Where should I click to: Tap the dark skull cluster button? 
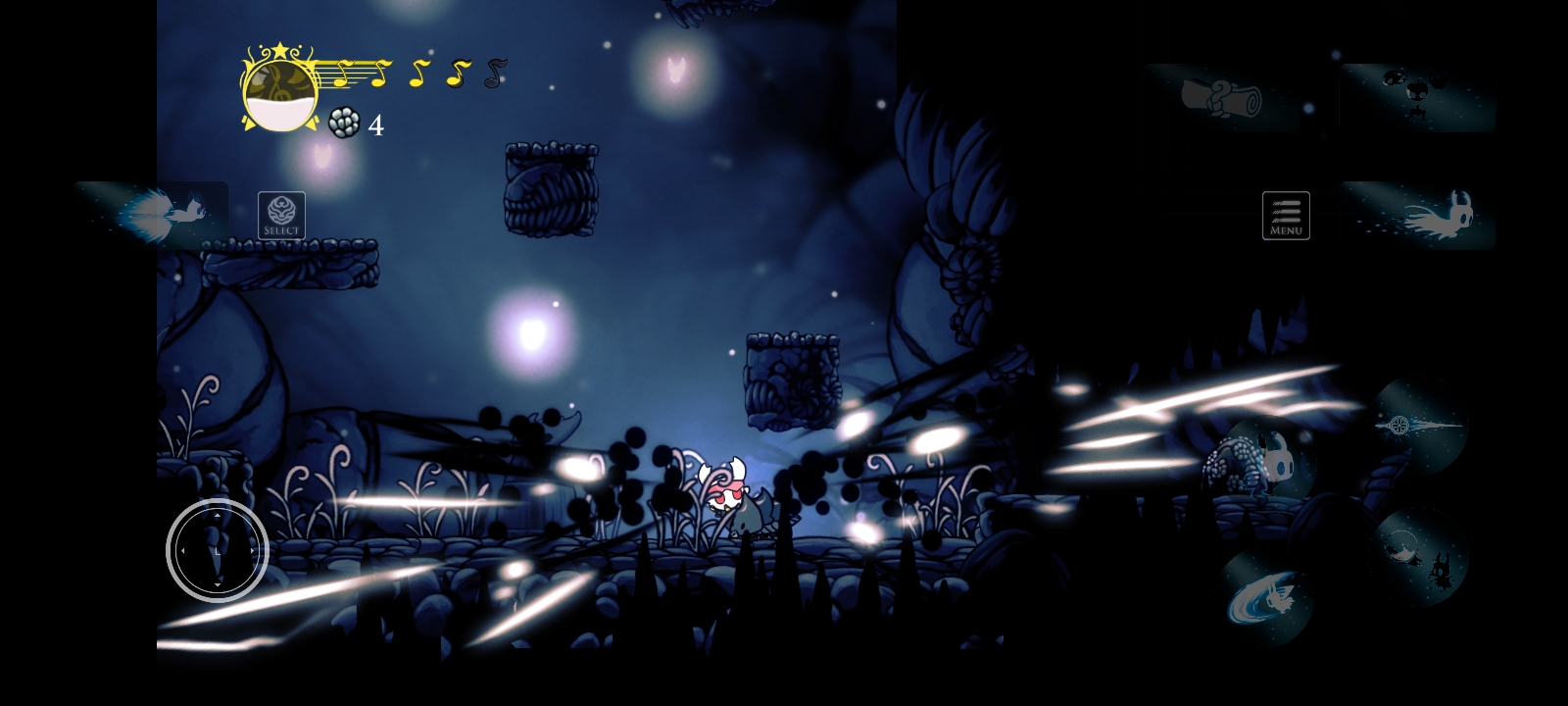point(1417,97)
